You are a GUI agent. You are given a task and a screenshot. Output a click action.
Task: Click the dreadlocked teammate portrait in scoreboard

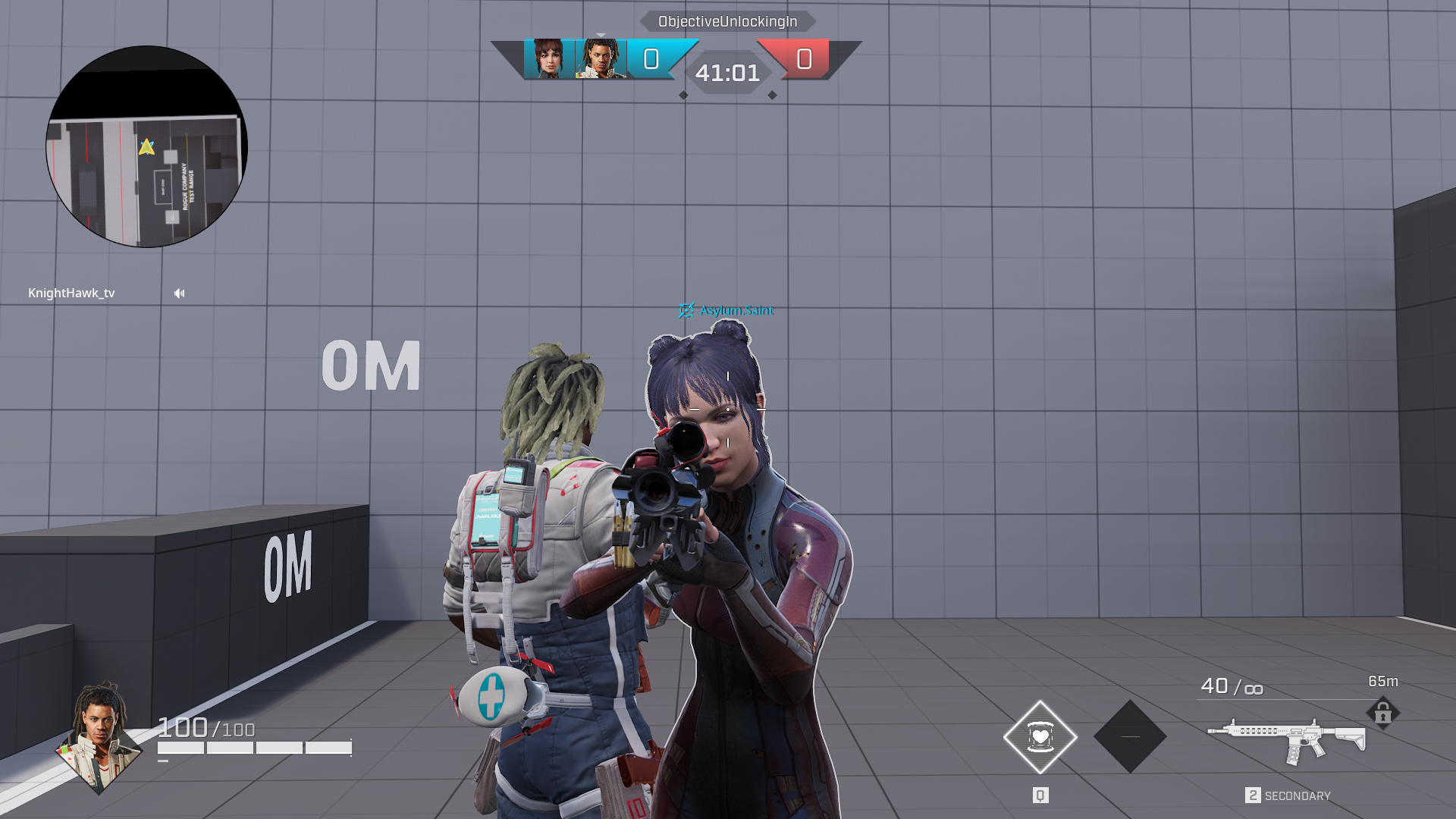click(x=601, y=59)
